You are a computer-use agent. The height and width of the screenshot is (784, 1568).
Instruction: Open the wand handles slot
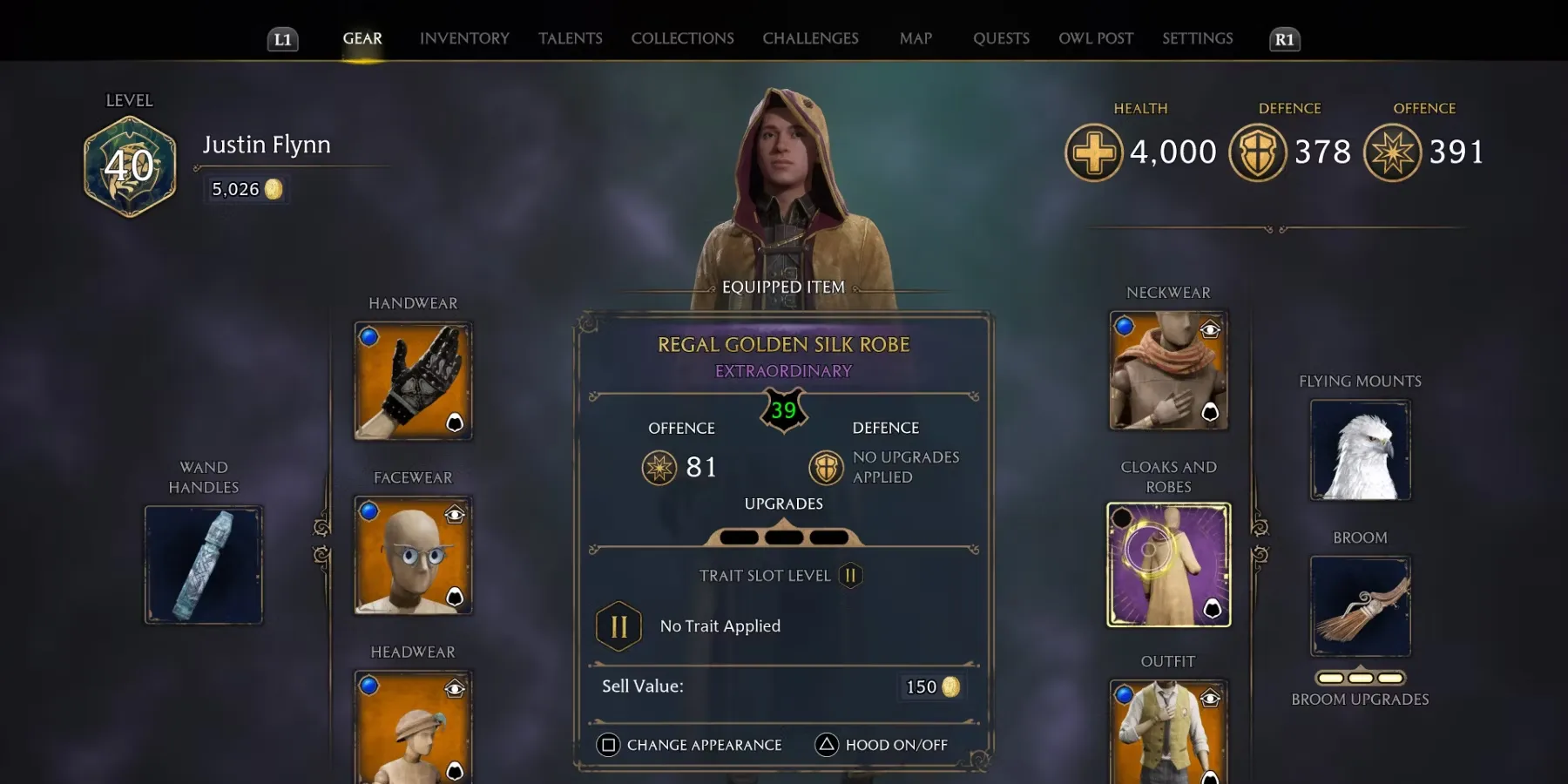coord(204,564)
